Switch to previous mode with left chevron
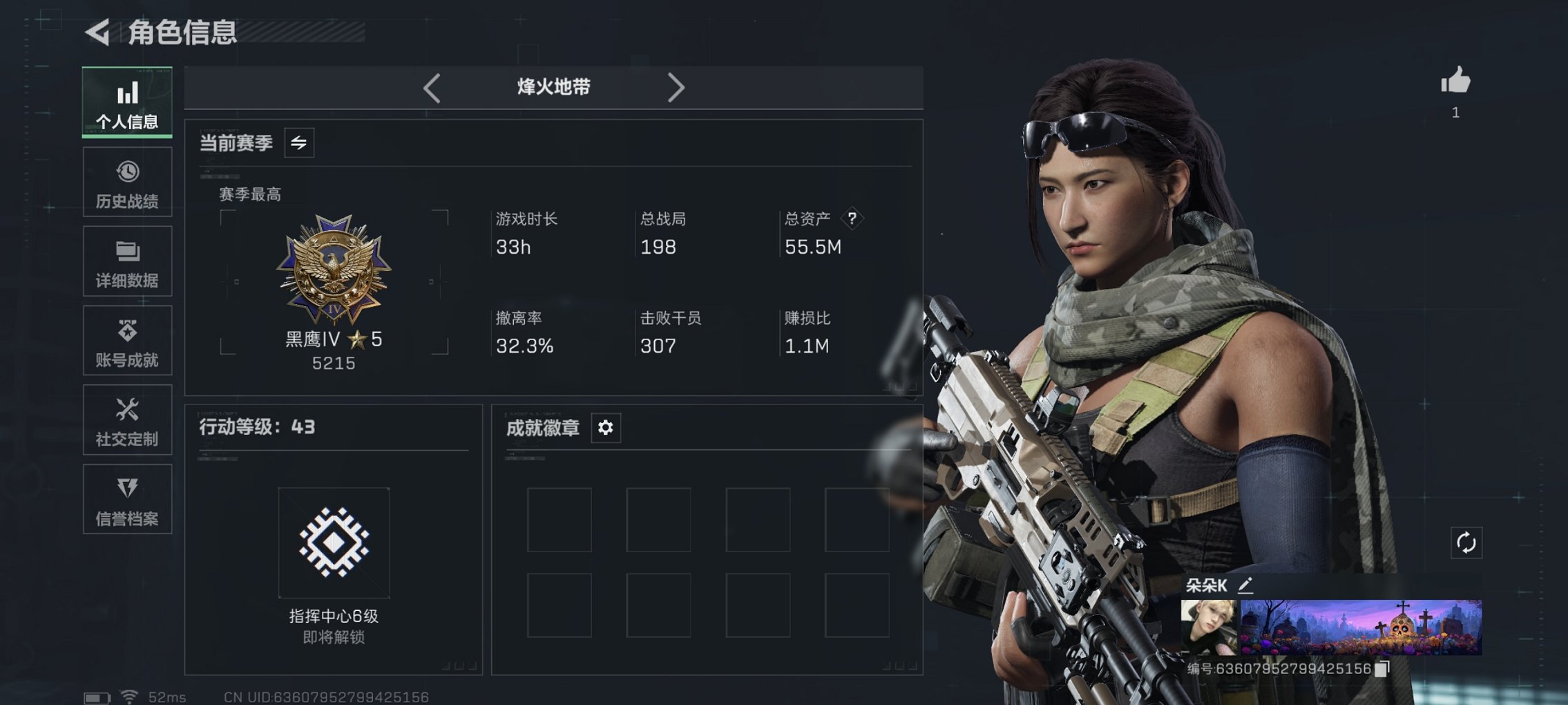This screenshot has height=705, width=1568. (432, 87)
